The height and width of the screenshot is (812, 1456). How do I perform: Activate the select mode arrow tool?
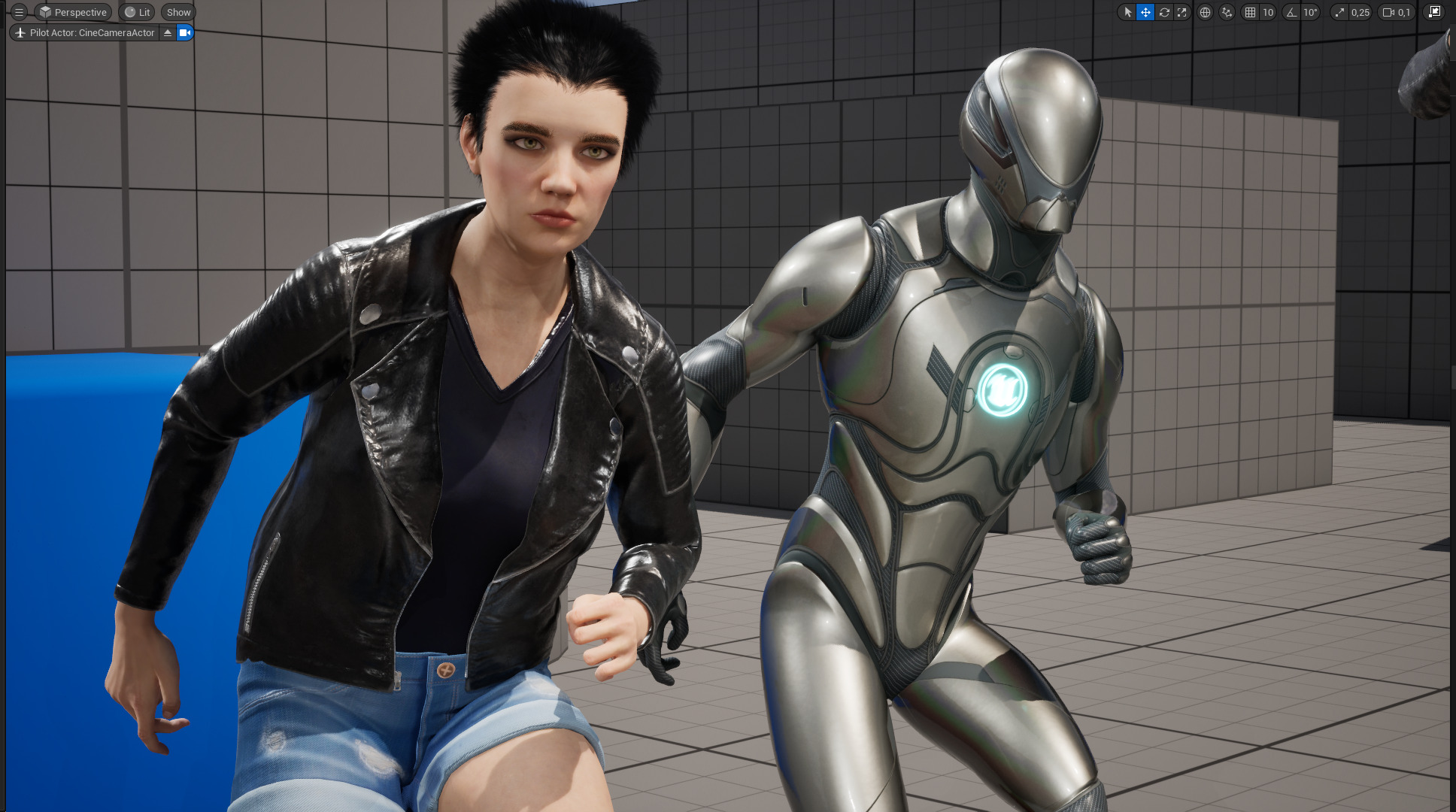(x=1127, y=12)
